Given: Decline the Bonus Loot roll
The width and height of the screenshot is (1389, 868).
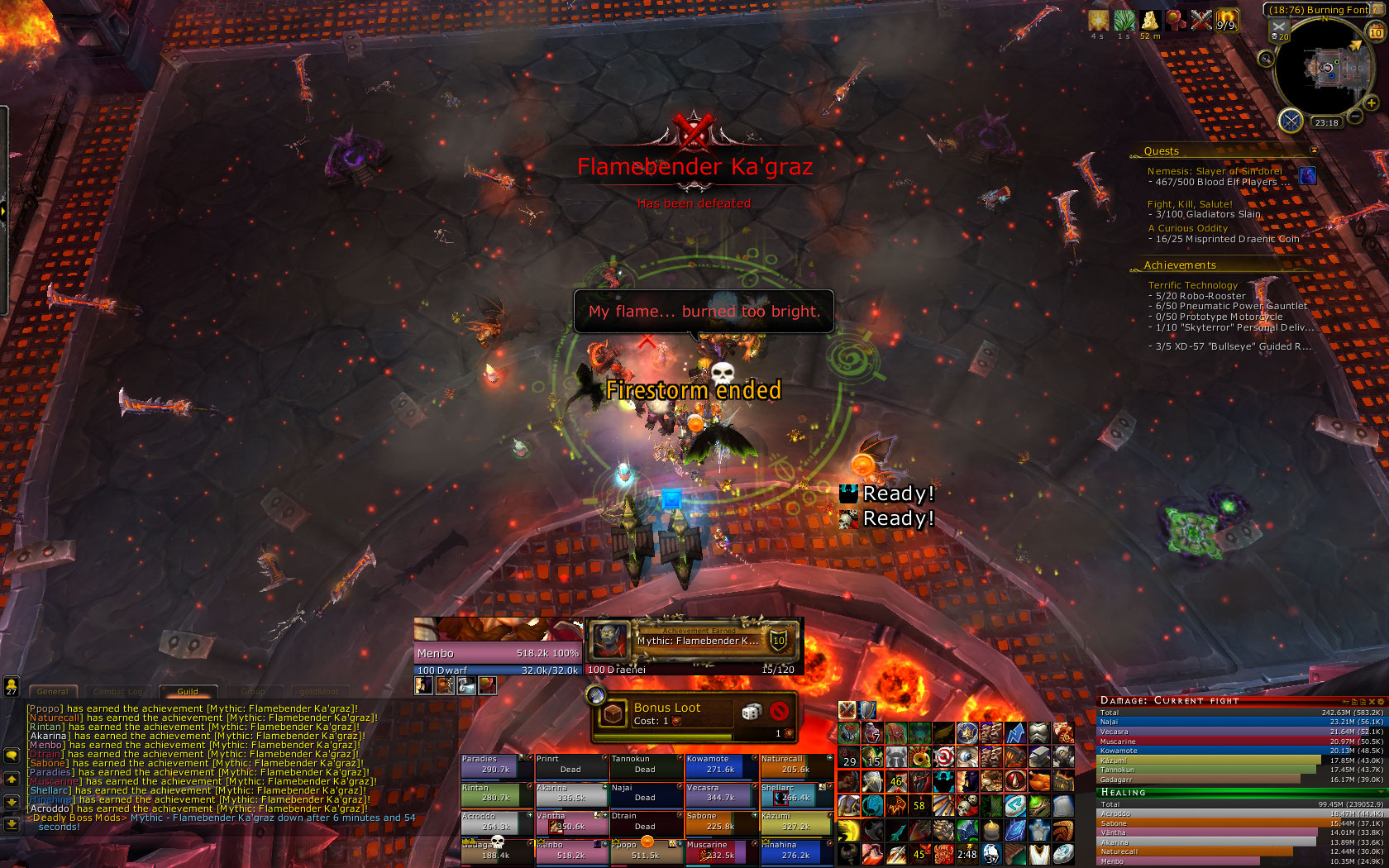Looking at the screenshot, I should [x=778, y=712].
